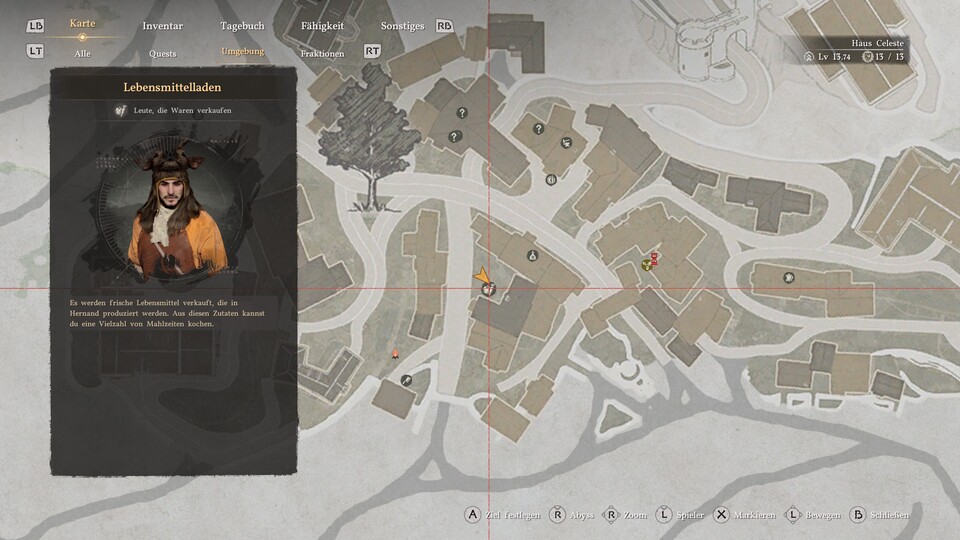The height and width of the screenshot is (540, 960).
Task: Open the Tagebuch tab
Action: 242,26
